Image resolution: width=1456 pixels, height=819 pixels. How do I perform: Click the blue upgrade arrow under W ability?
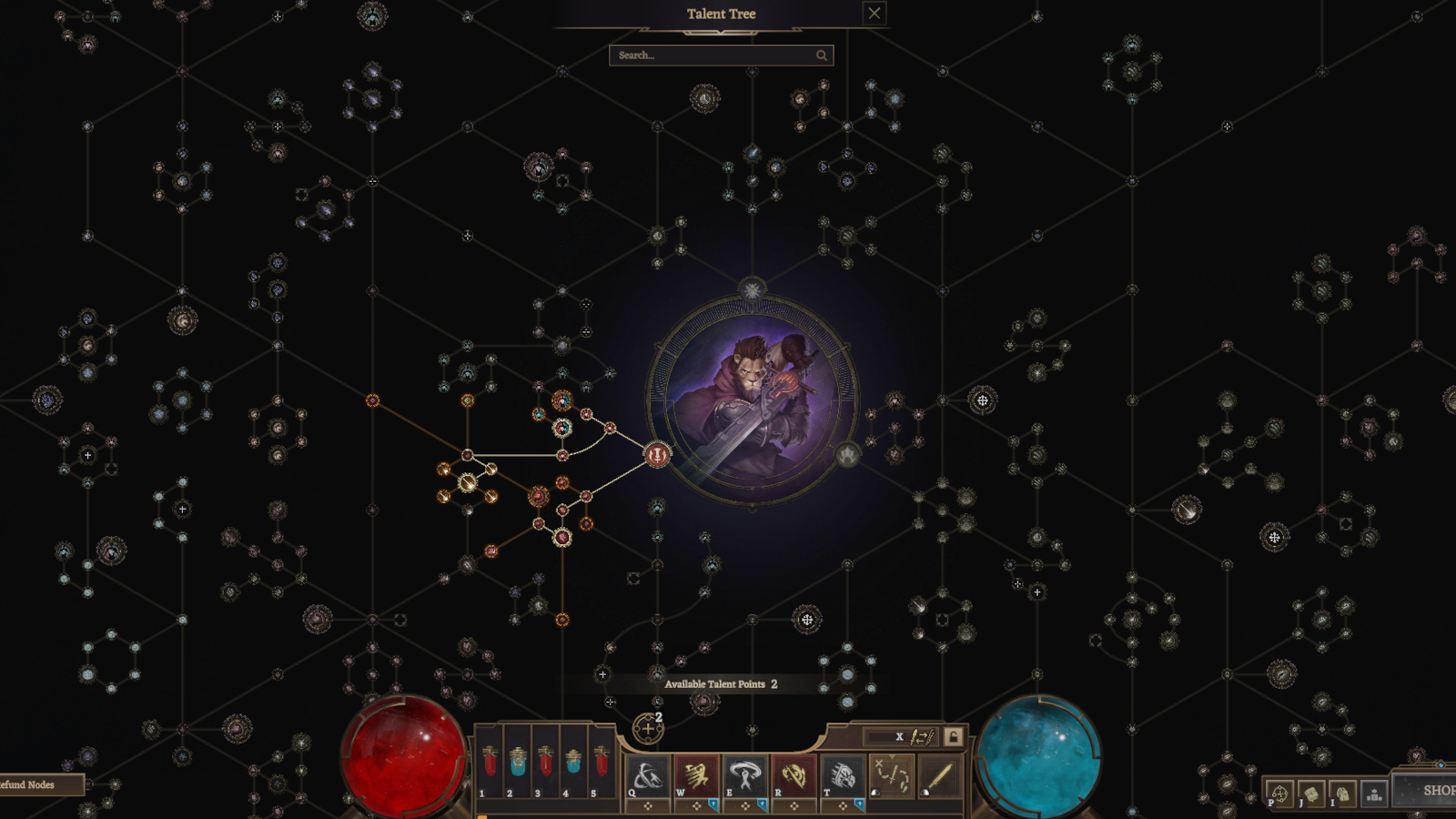(713, 804)
